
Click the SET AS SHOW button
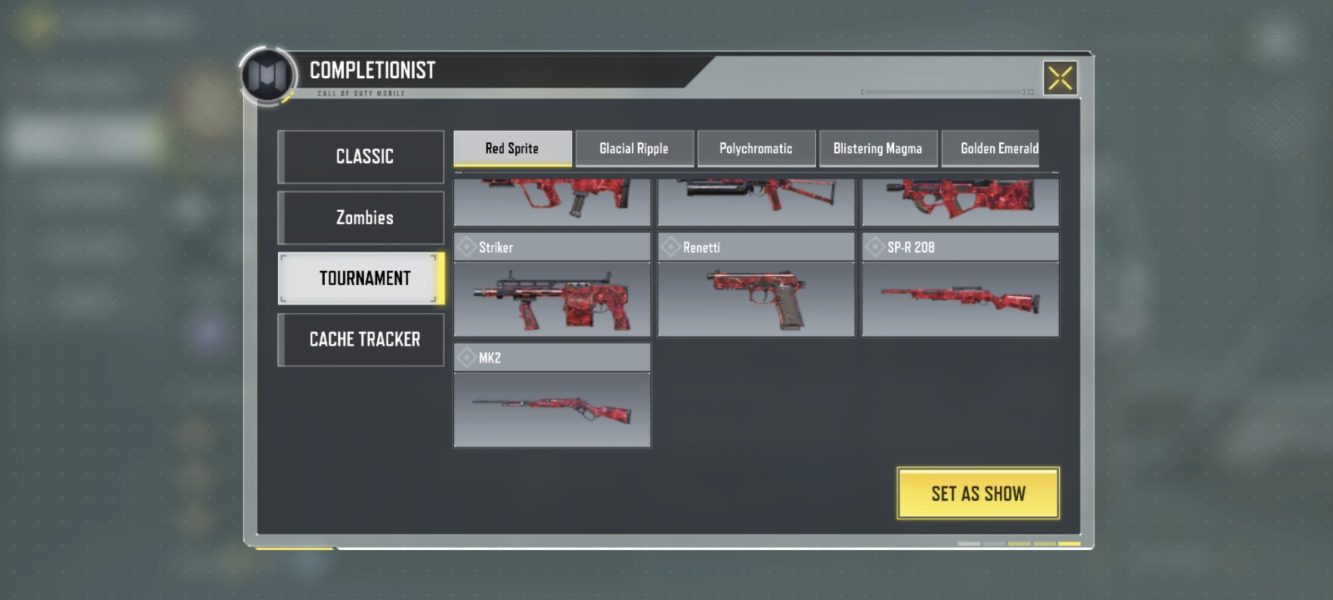click(x=978, y=493)
